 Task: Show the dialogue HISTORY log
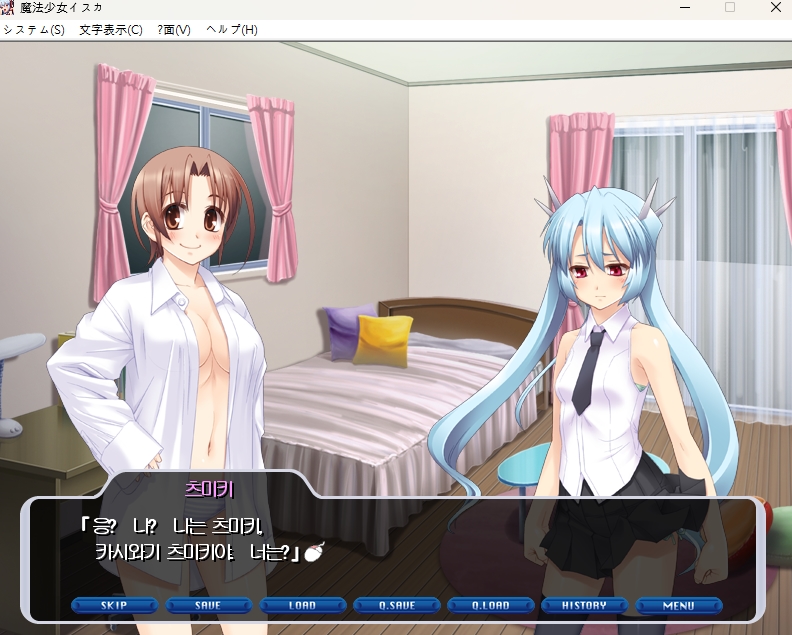584,605
